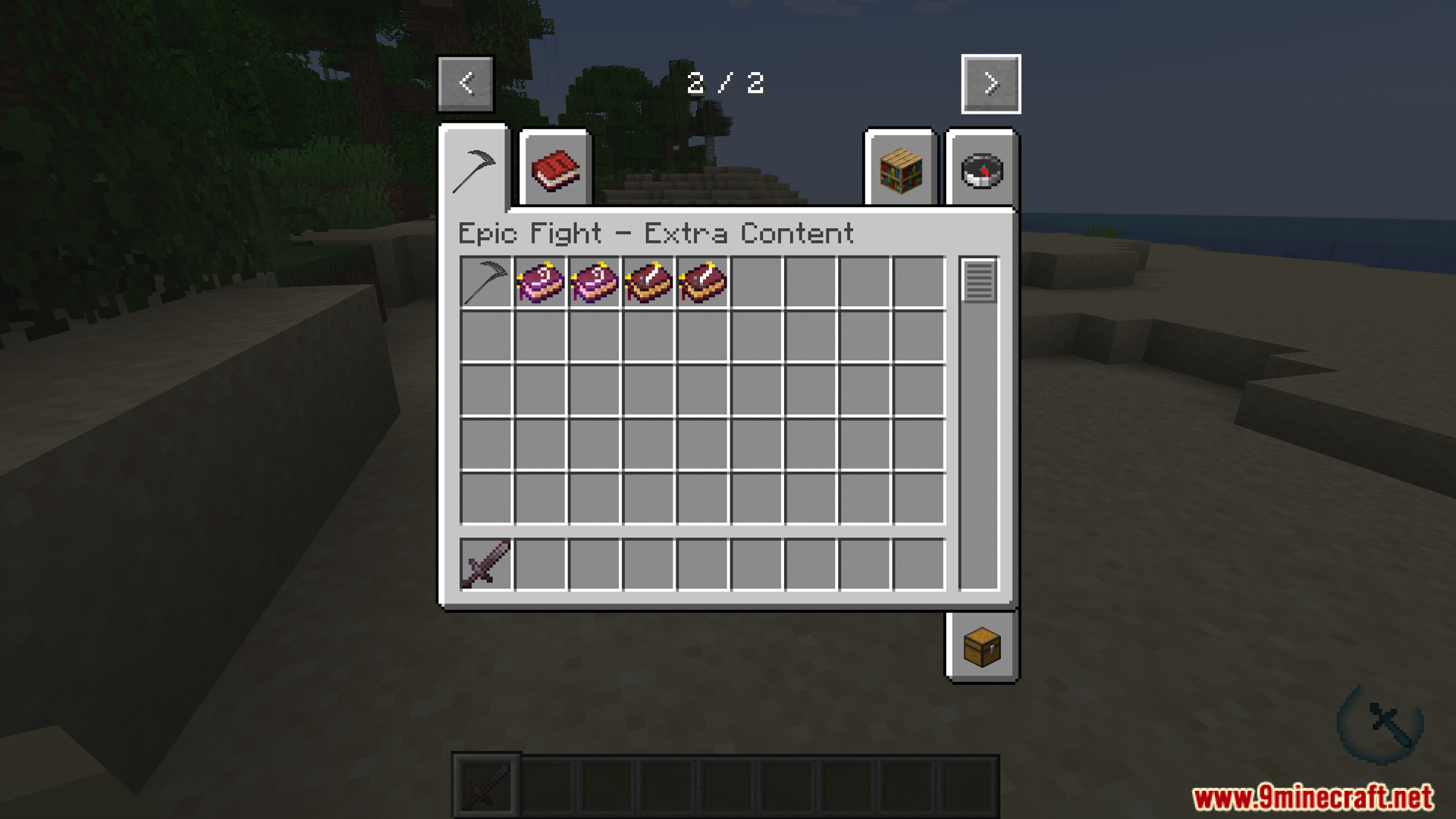Select the second purple enchanted book
Screen dimensions: 1456x819
pos(594,282)
